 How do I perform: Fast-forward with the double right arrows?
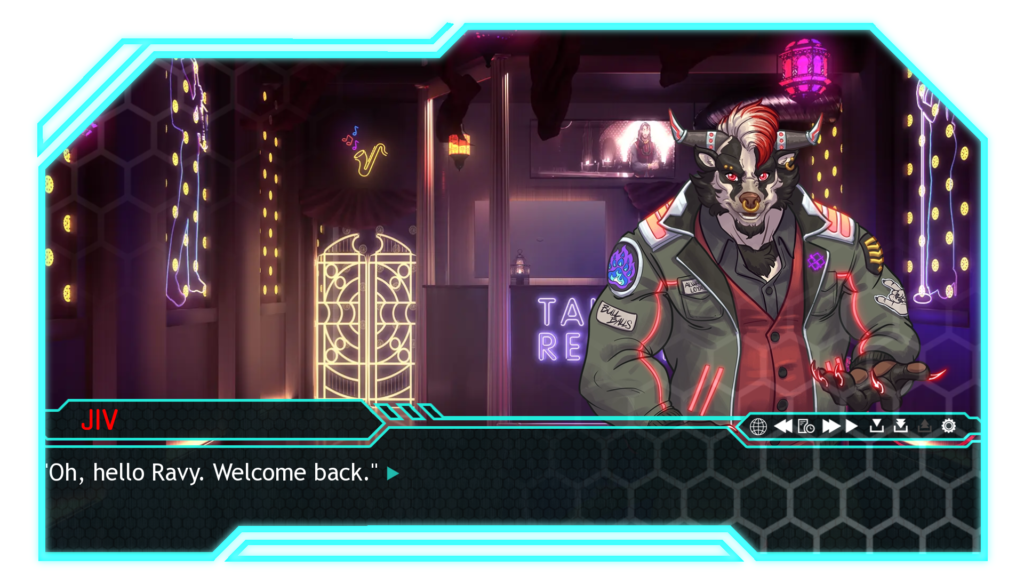coord(830,426)
